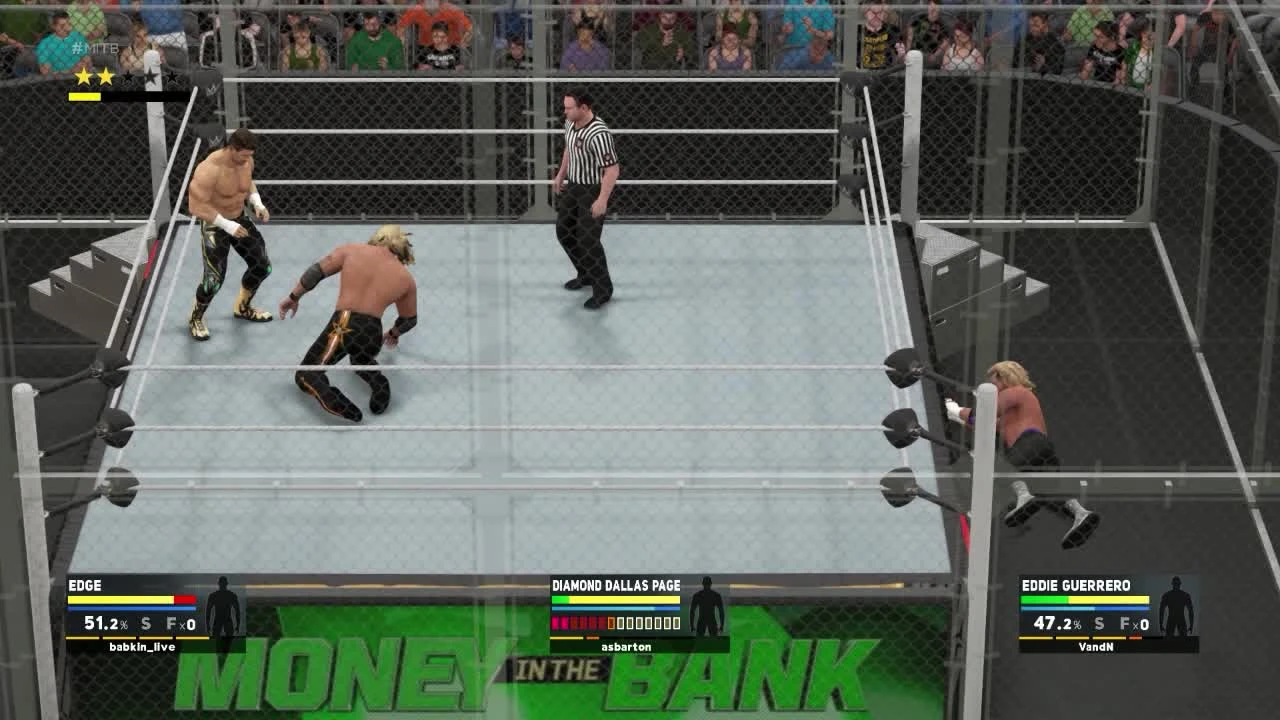Toggle the lit damage segment in DDP's signature meter
This screenshot has width=1280, height=720.
pos(611,623)
